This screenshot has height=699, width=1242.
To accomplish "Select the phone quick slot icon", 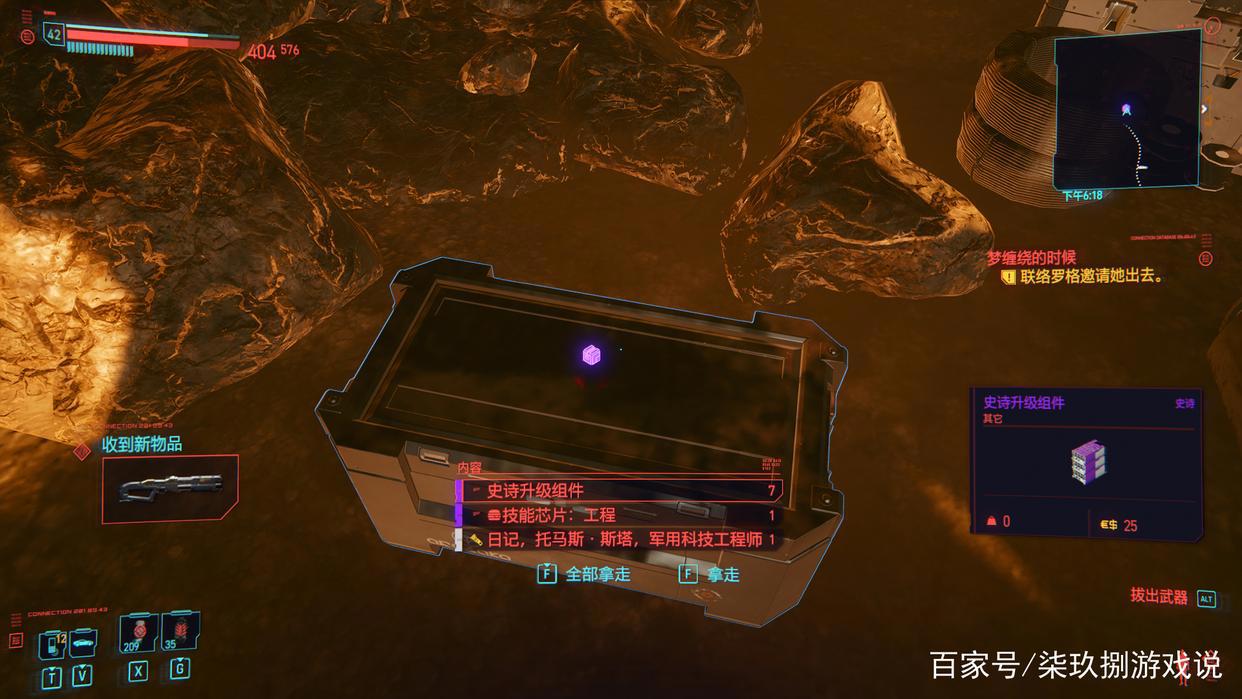I will [x=52, y=643].
